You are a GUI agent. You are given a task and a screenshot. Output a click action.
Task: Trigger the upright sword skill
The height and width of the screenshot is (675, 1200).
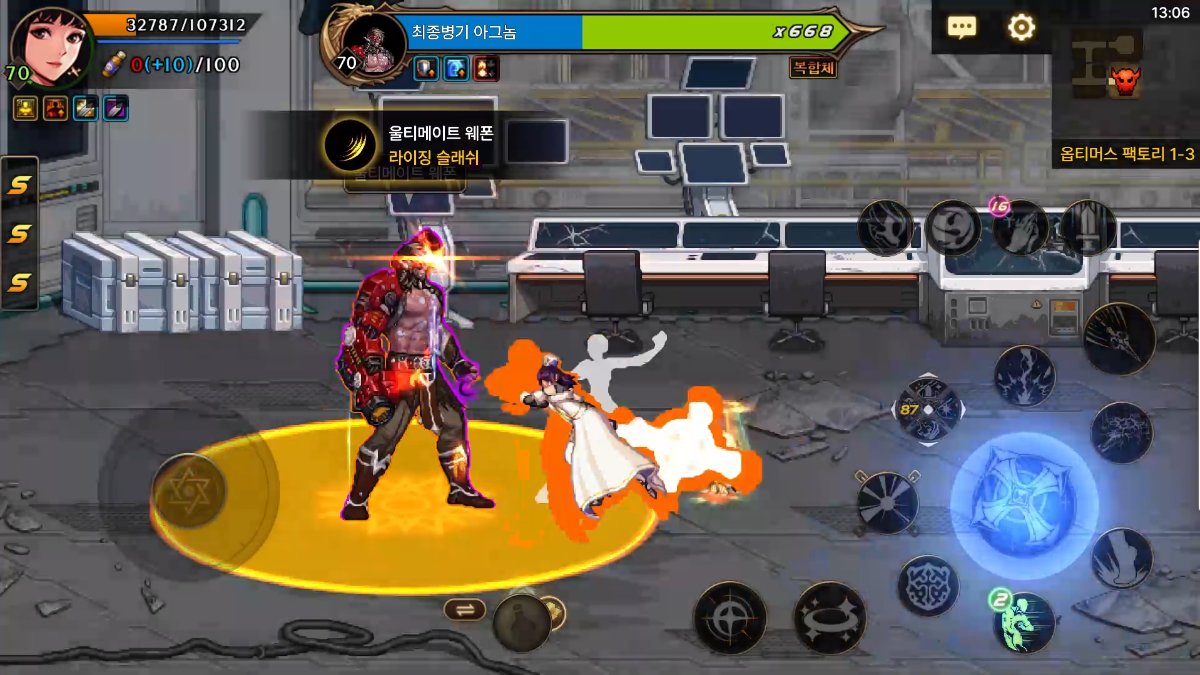point(1088,227)
